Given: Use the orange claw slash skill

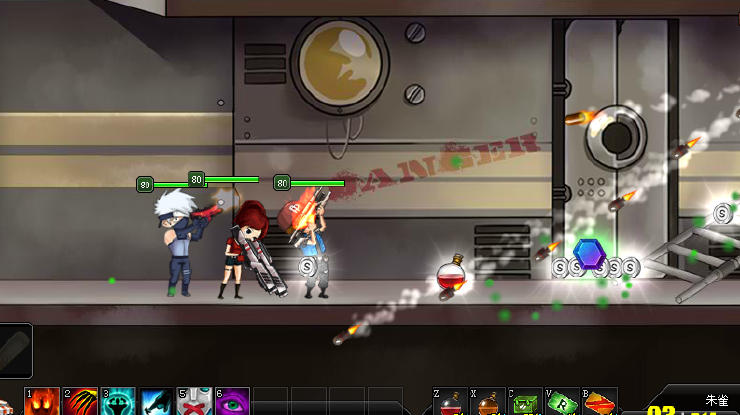Looking at the screenshot, I should click(82, 403).
